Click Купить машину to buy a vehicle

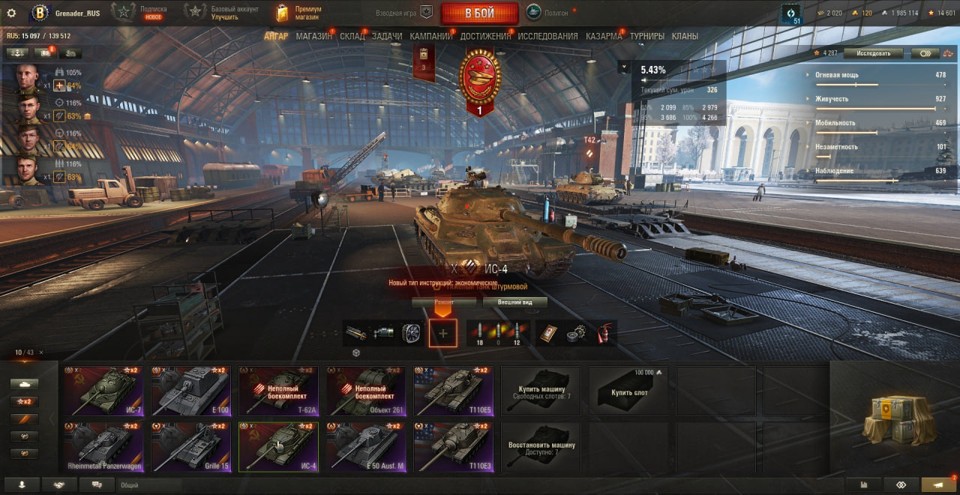click(540, 390)
